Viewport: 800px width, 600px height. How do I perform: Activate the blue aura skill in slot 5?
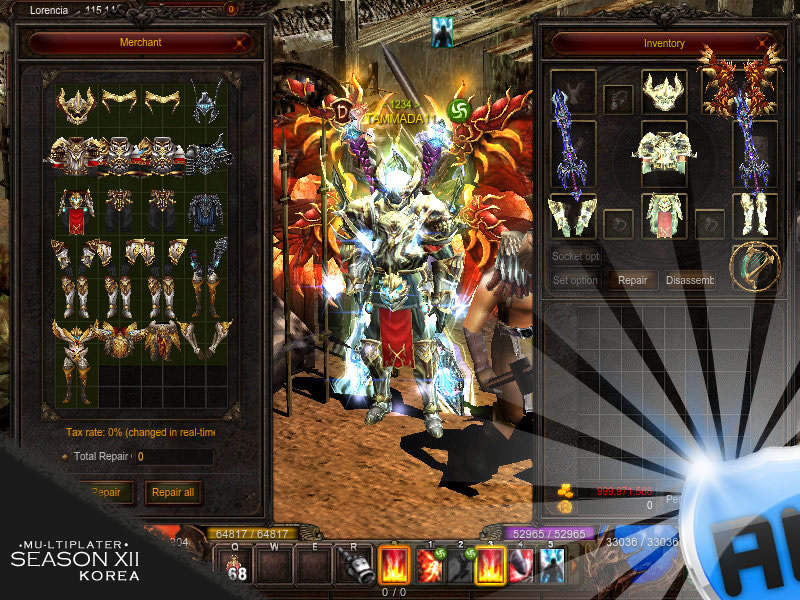pos(550,566)
